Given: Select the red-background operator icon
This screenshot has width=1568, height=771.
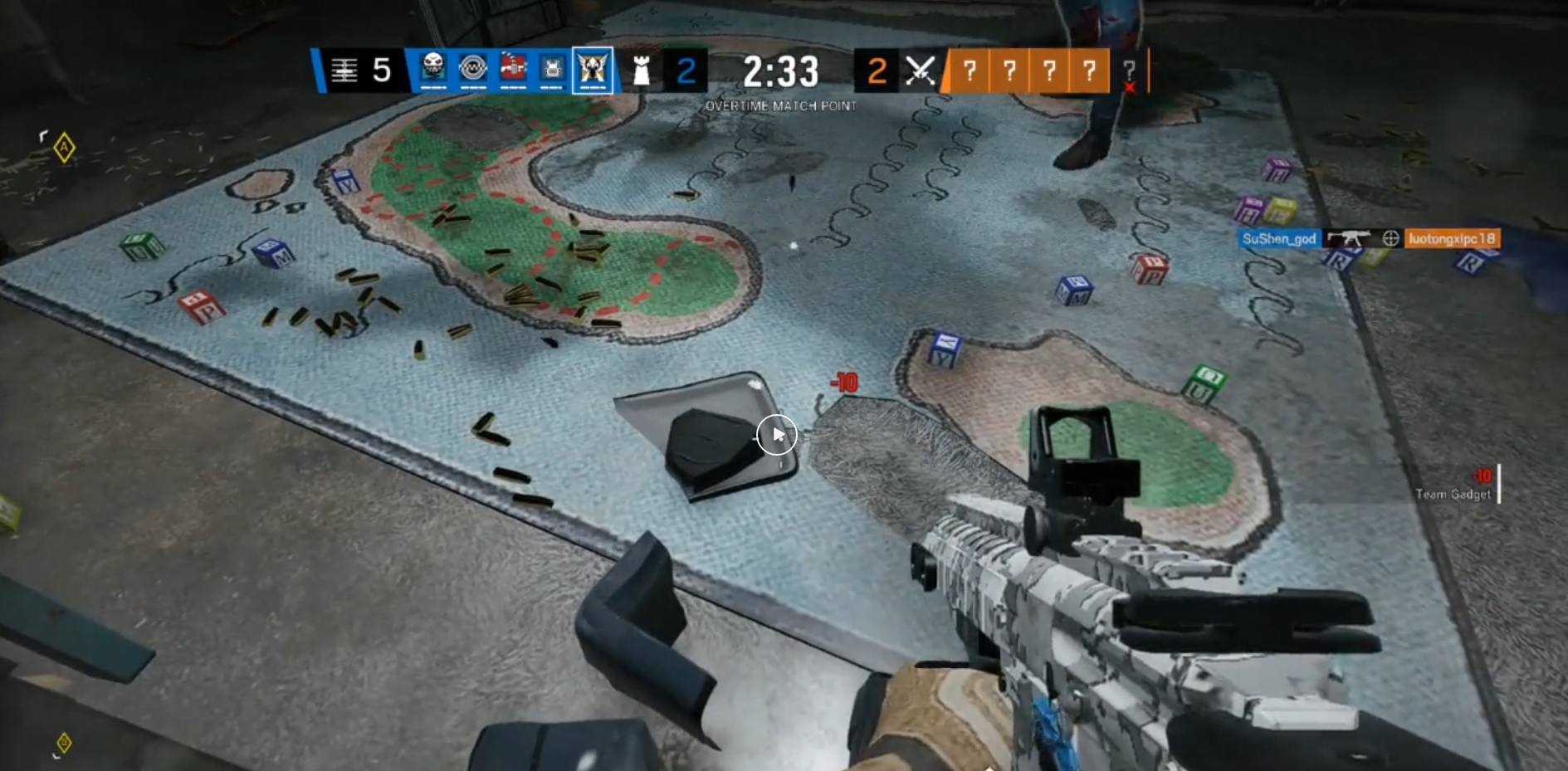Looking at the screenshot, I should pos(512,69).
